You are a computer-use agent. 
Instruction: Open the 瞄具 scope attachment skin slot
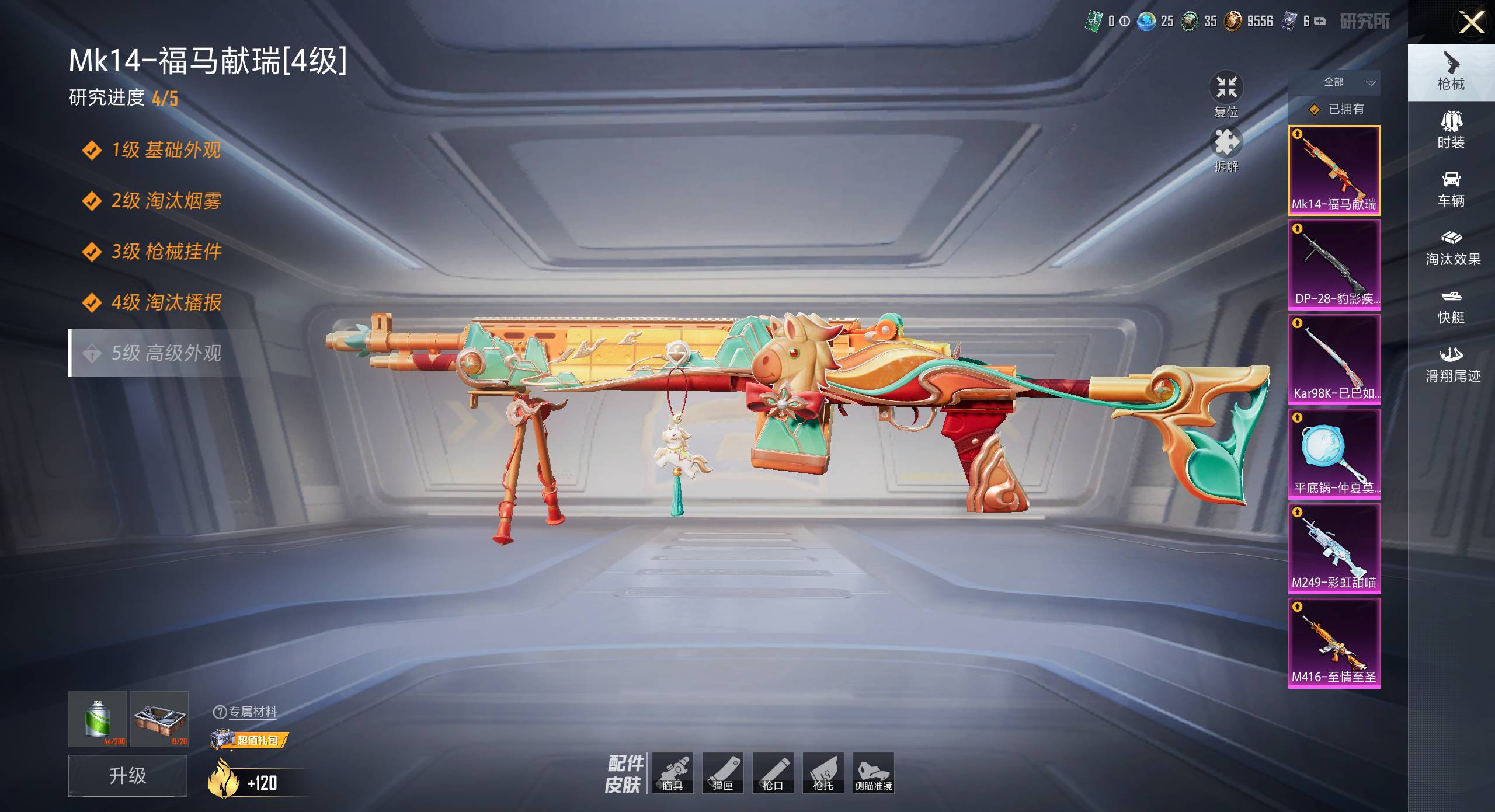tap(672, 772)
